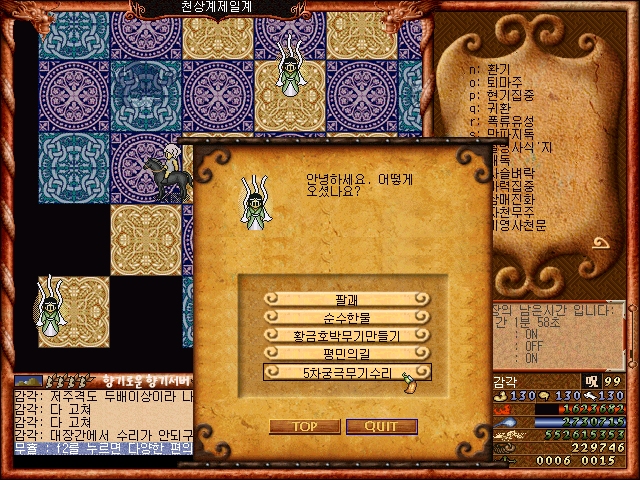Image resolution: width=640 pixels, height=480 pixels.
Task: Choose the 순수한물 dialogue option
Action: 347,317
